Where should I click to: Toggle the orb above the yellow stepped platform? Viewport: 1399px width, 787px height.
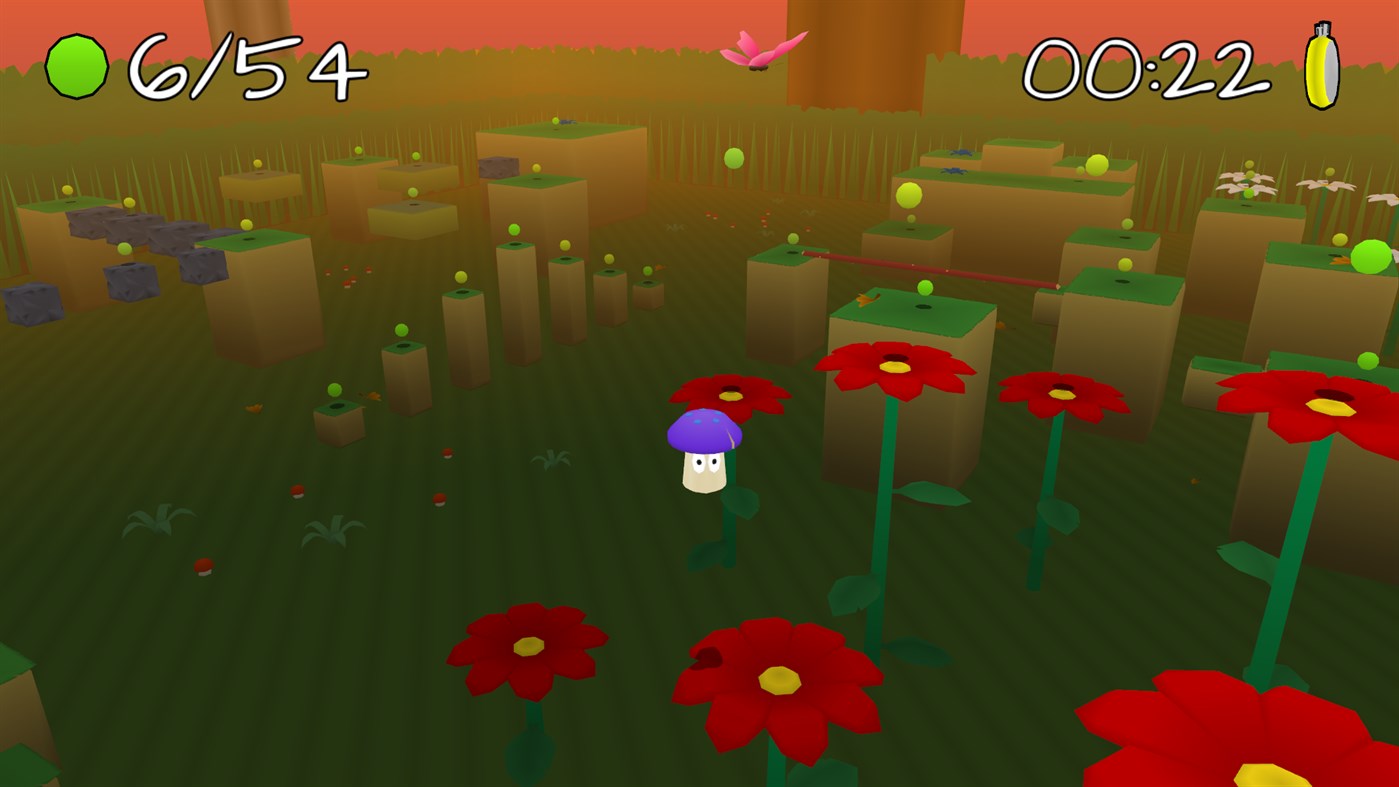click(411, 190)
